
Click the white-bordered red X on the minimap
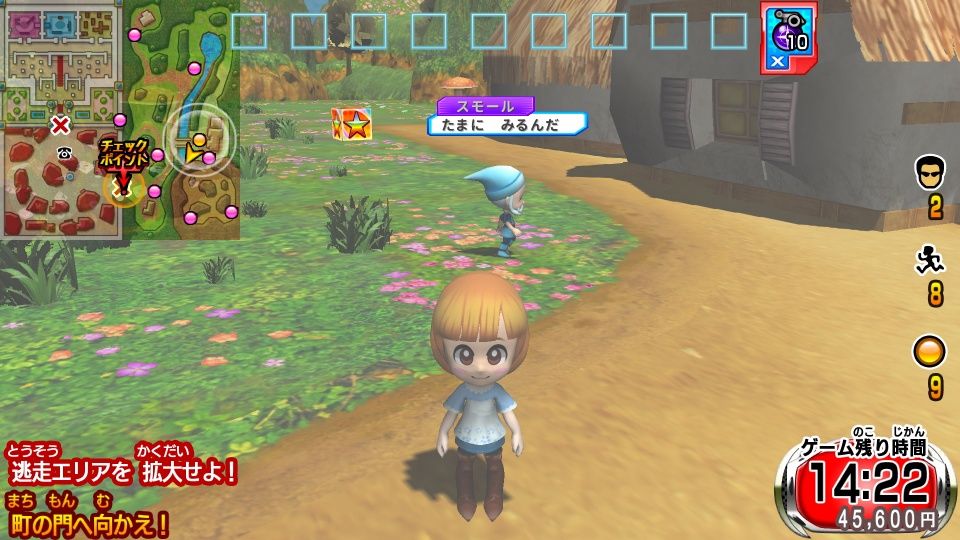[x=60, y=124]
